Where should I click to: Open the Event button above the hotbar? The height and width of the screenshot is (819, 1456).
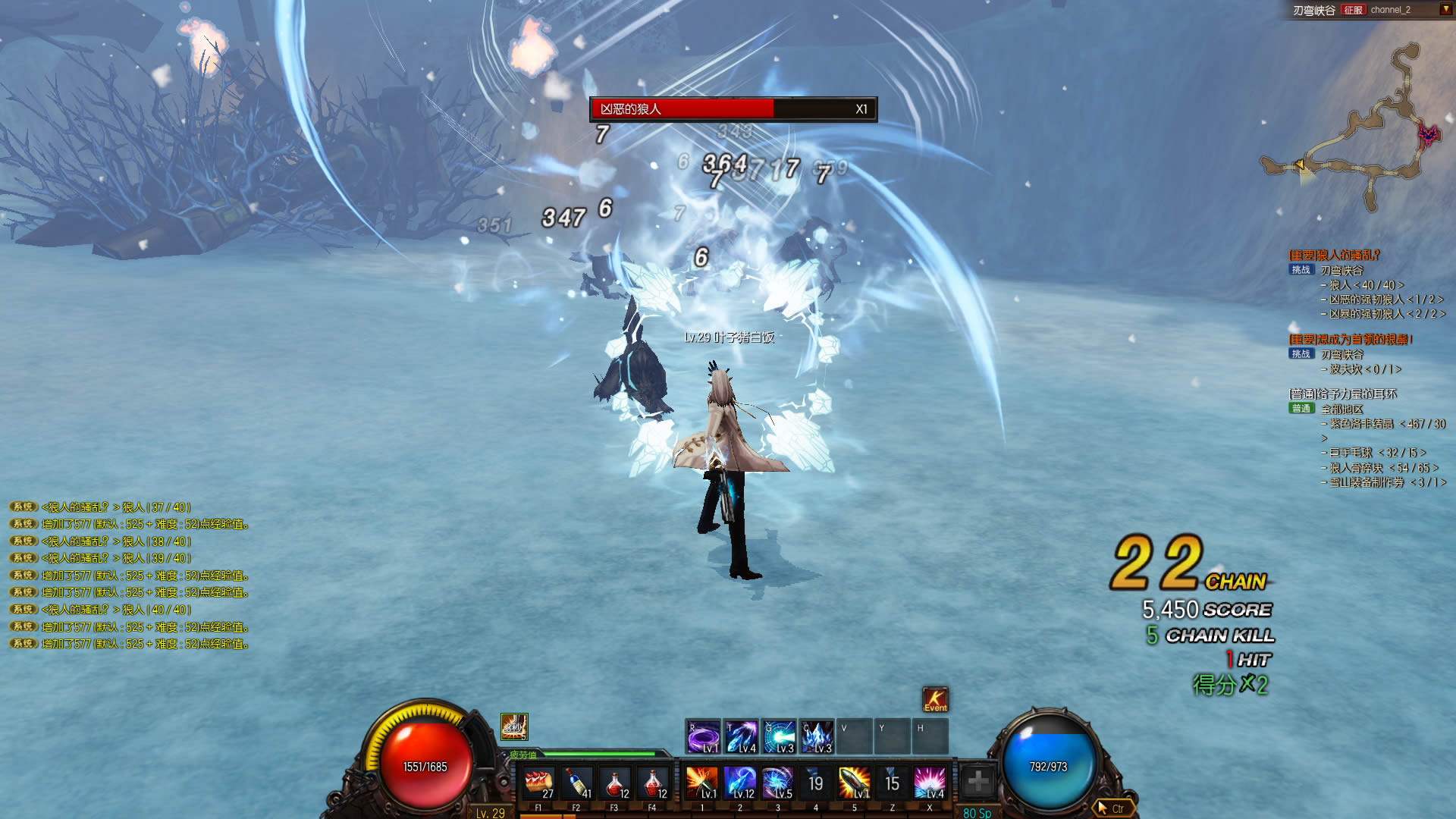935,699
